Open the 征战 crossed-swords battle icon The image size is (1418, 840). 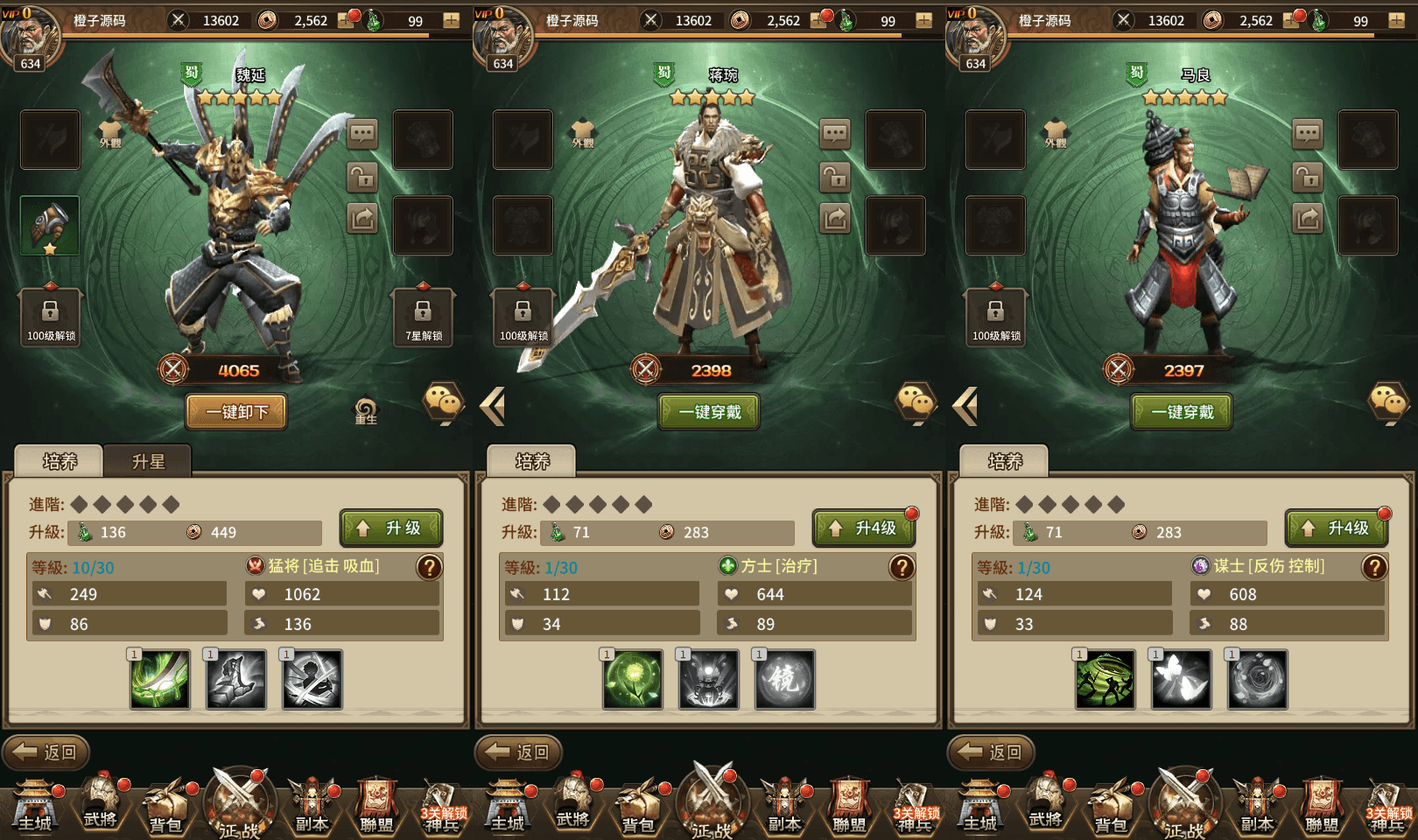239,805
